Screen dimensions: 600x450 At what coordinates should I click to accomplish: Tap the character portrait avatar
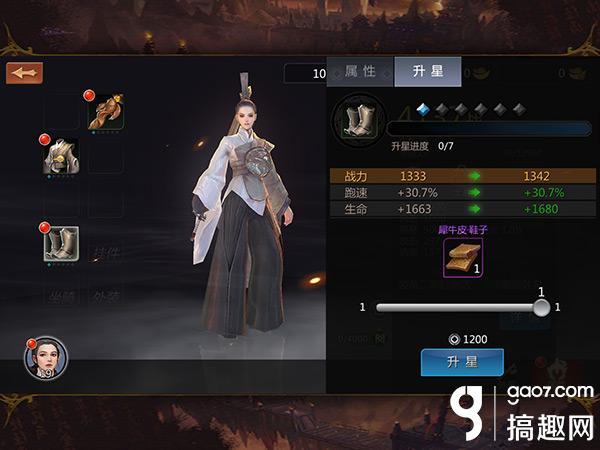point(46,358)
